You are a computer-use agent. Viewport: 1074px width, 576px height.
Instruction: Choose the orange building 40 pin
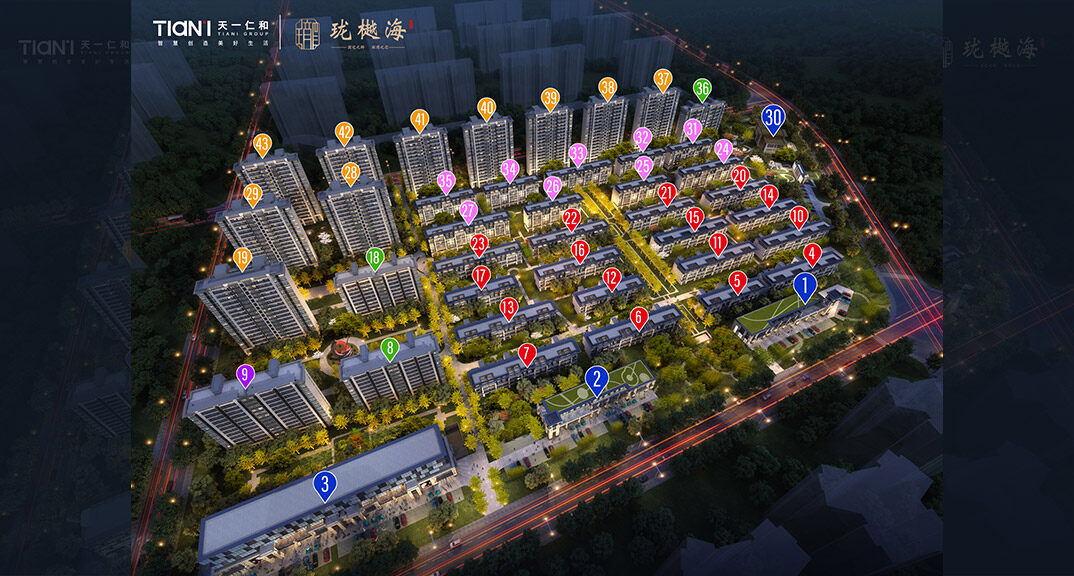coord(486,108)
